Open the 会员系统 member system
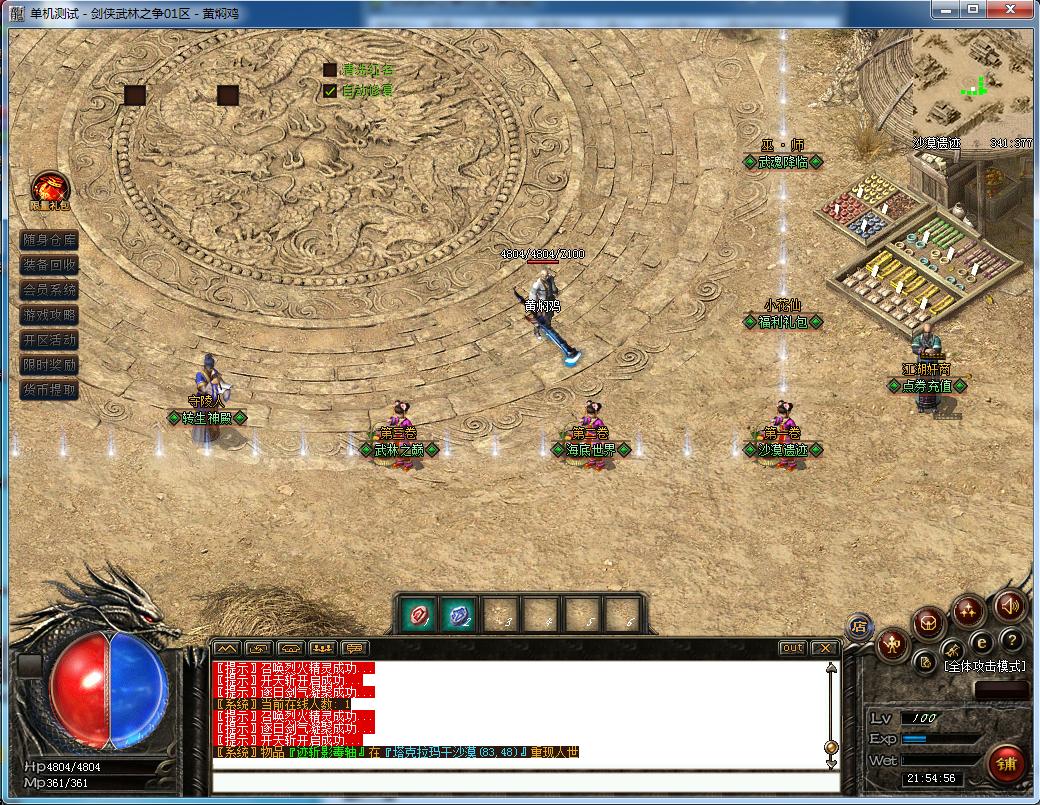The width and height of the screenshot is (1040, 805). click(x=49, y=290)
